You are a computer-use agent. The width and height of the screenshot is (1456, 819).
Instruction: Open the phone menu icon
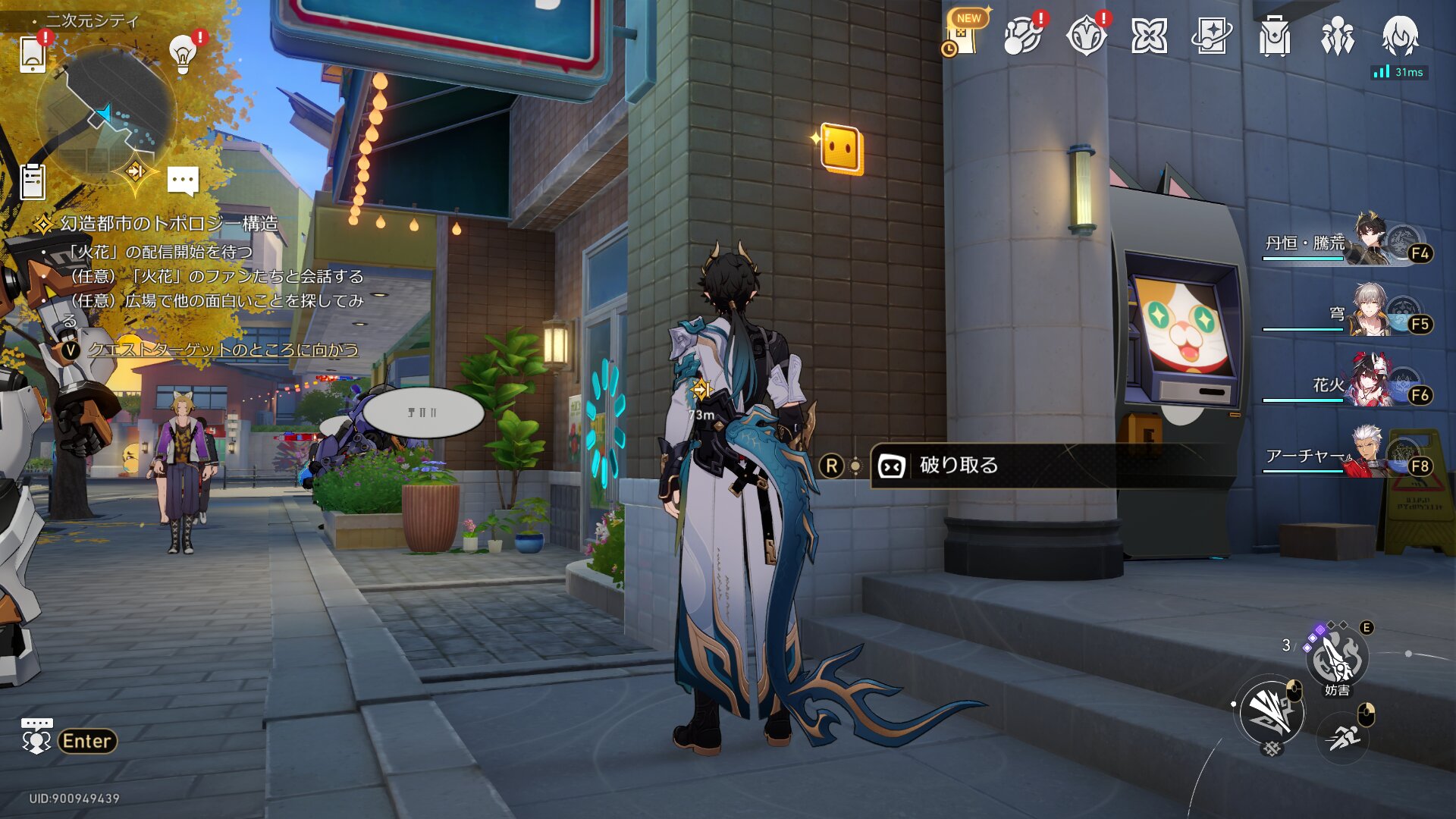[32, 53]
